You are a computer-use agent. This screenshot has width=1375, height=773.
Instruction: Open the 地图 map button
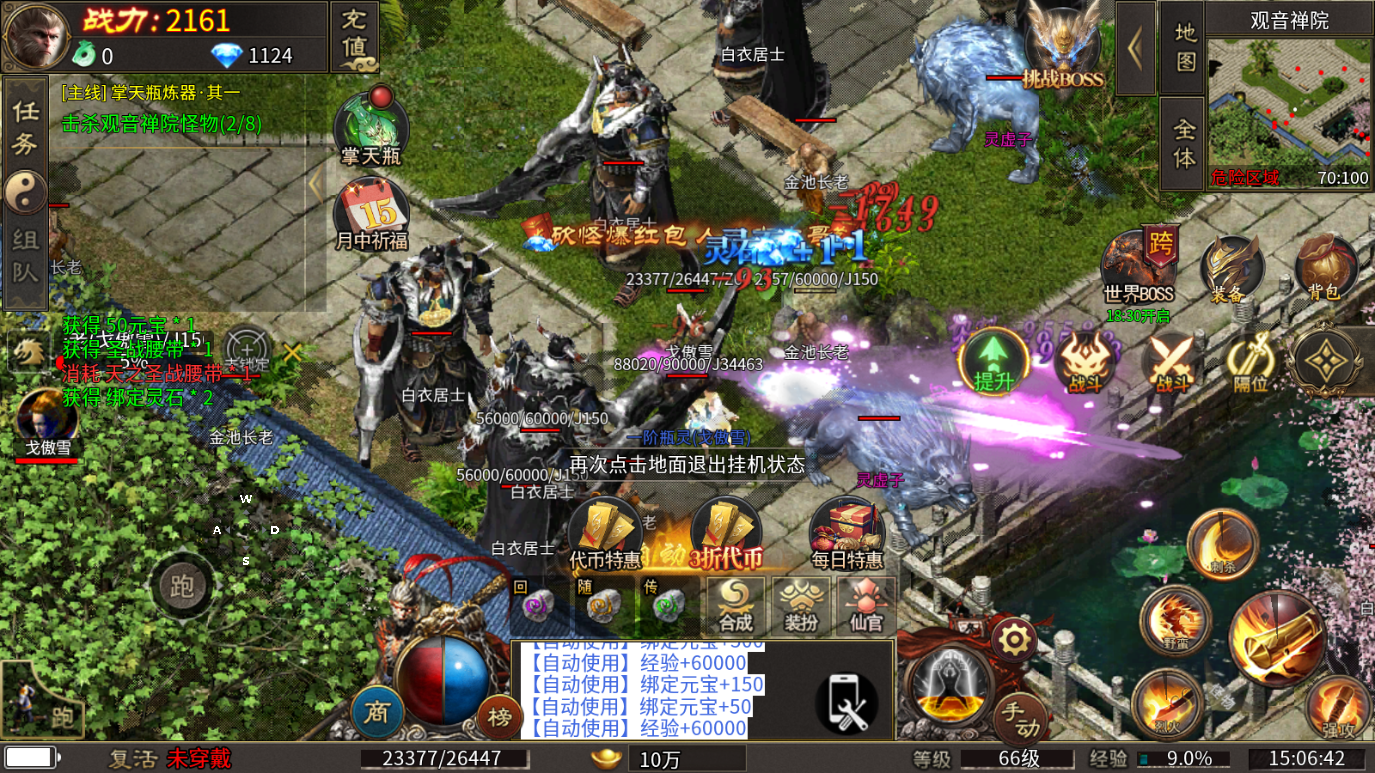tap(1183, 47)
